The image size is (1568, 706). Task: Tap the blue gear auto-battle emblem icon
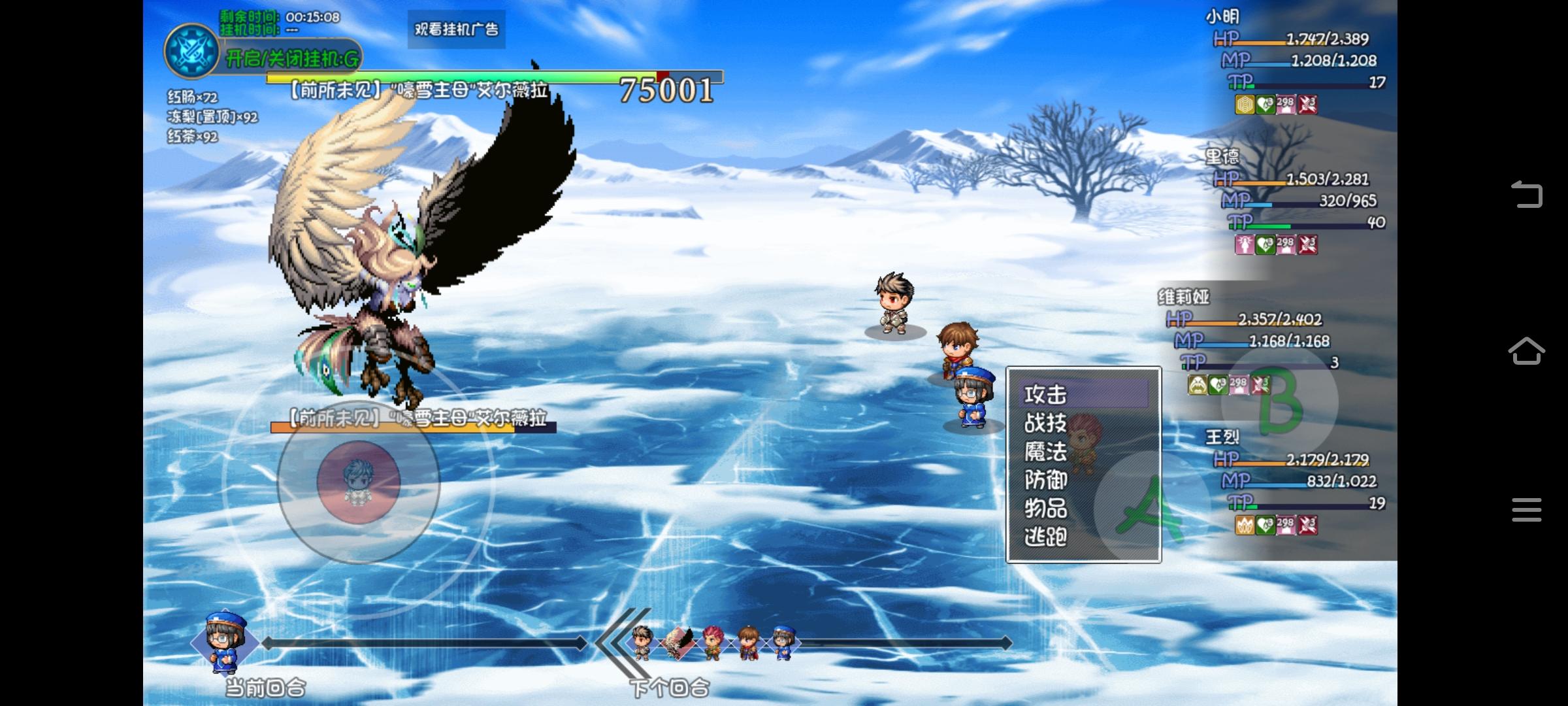point(191,51)
